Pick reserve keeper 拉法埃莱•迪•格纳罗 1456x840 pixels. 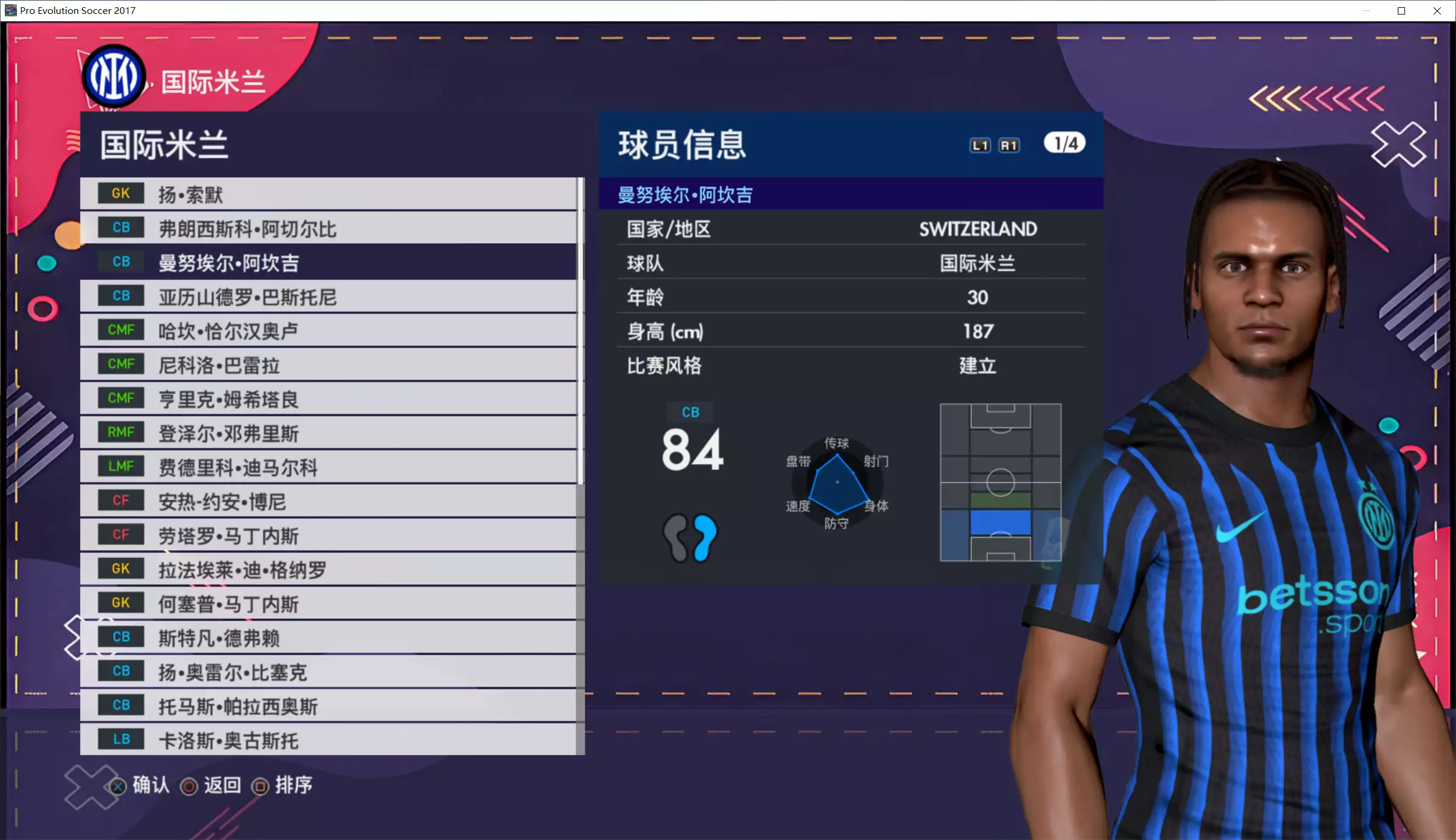(x=327, y=570)
